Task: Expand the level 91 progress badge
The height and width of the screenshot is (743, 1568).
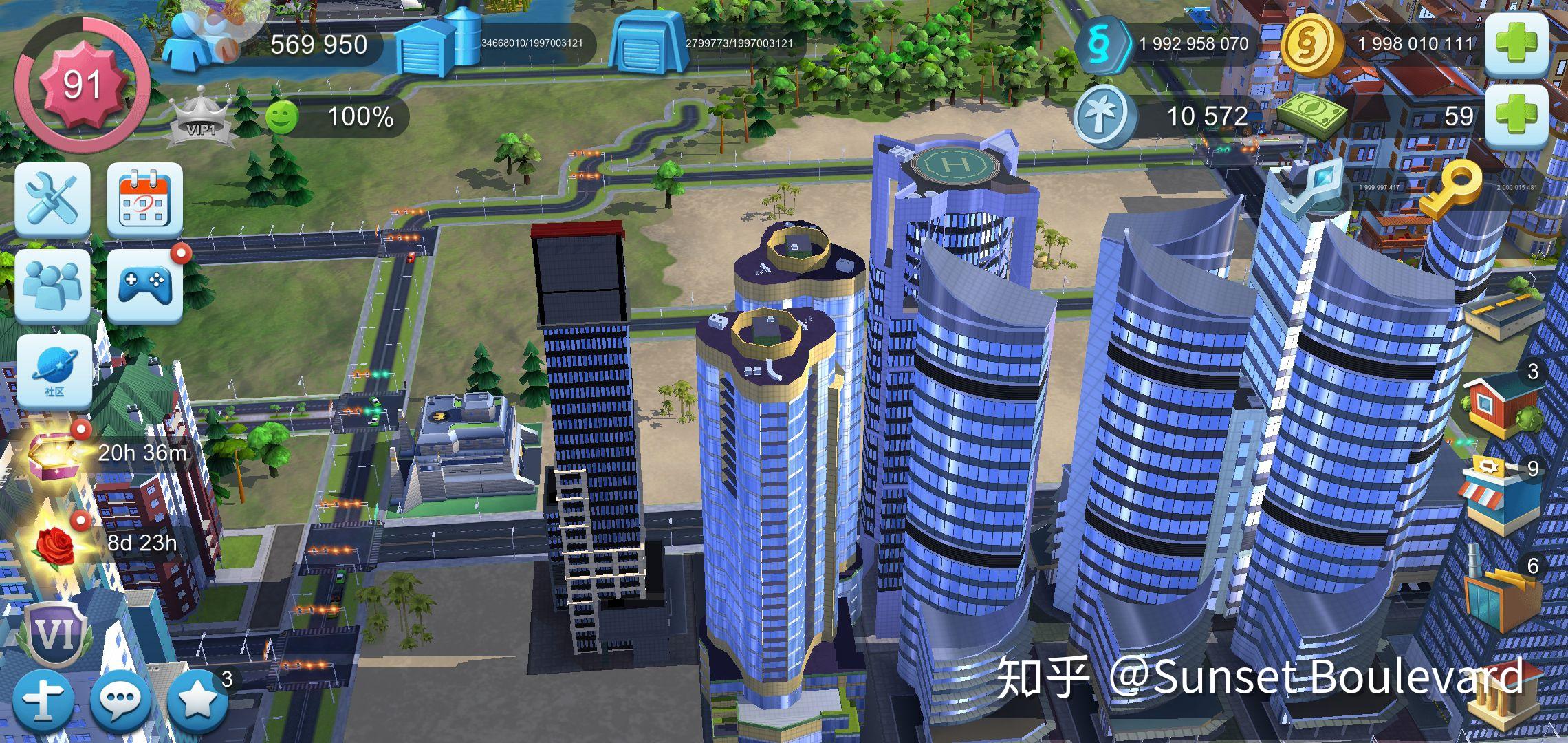Action: 83,83
